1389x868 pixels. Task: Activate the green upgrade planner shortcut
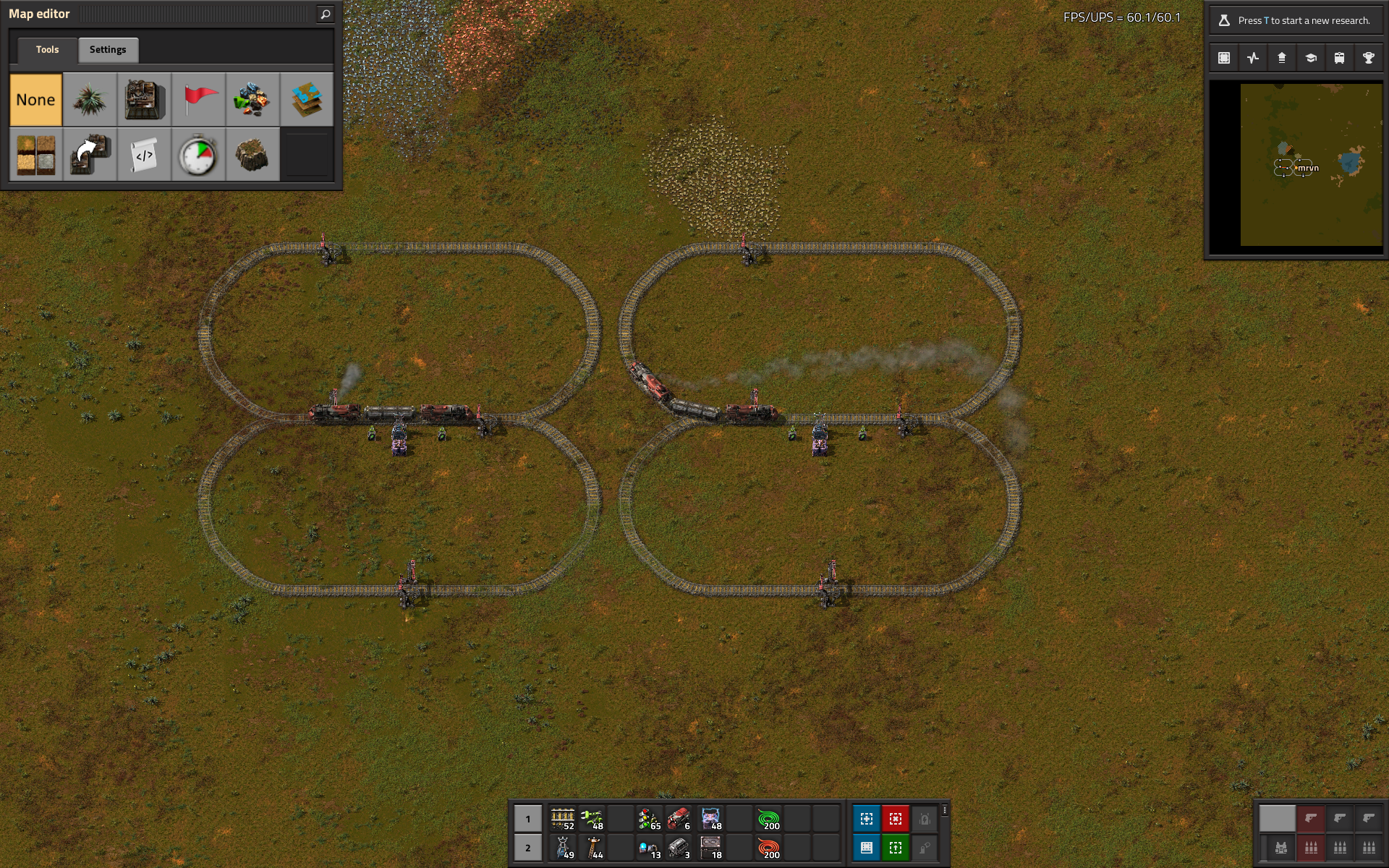[896, 848]
